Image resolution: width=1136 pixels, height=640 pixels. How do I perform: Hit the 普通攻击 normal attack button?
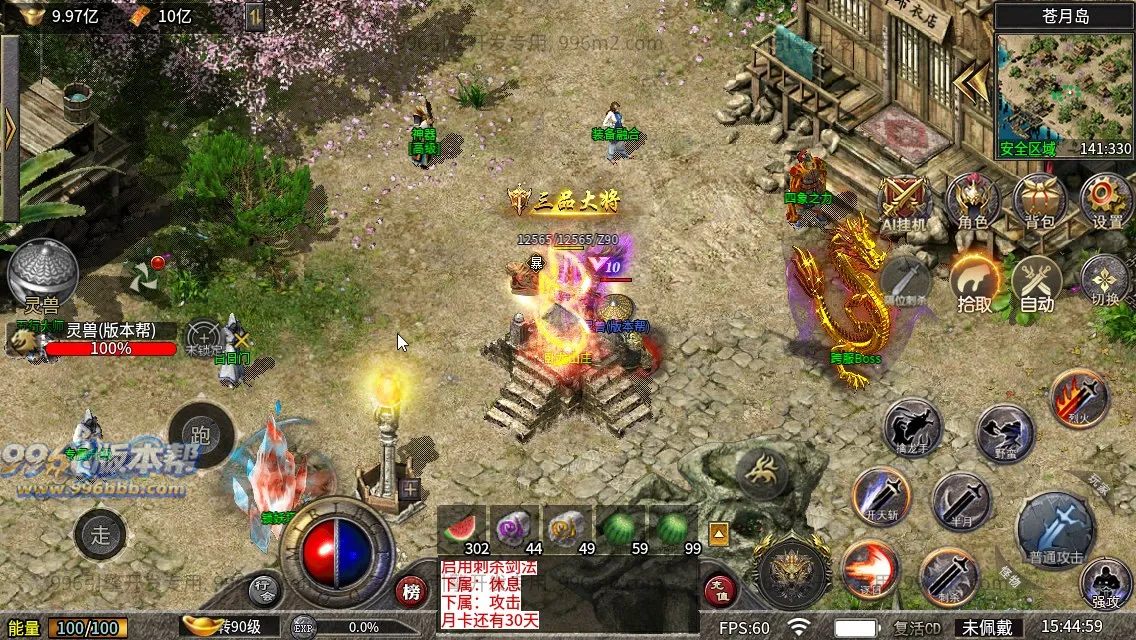(1056, 530)
